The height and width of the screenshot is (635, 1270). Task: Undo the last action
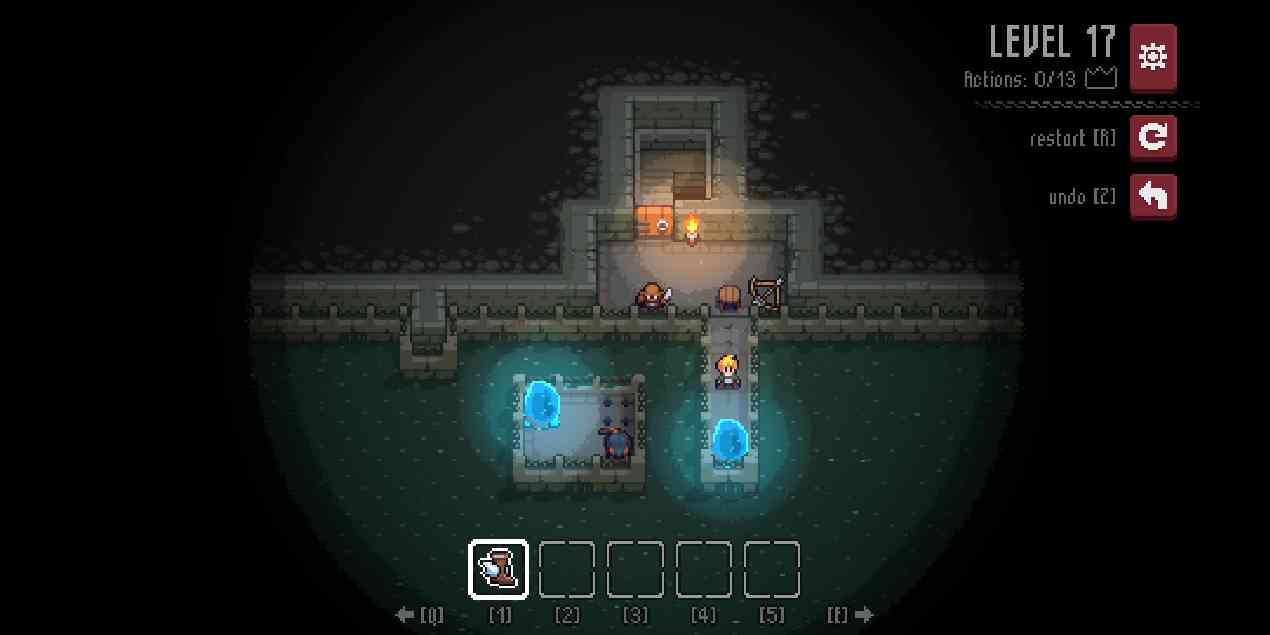click(1153, 196)
